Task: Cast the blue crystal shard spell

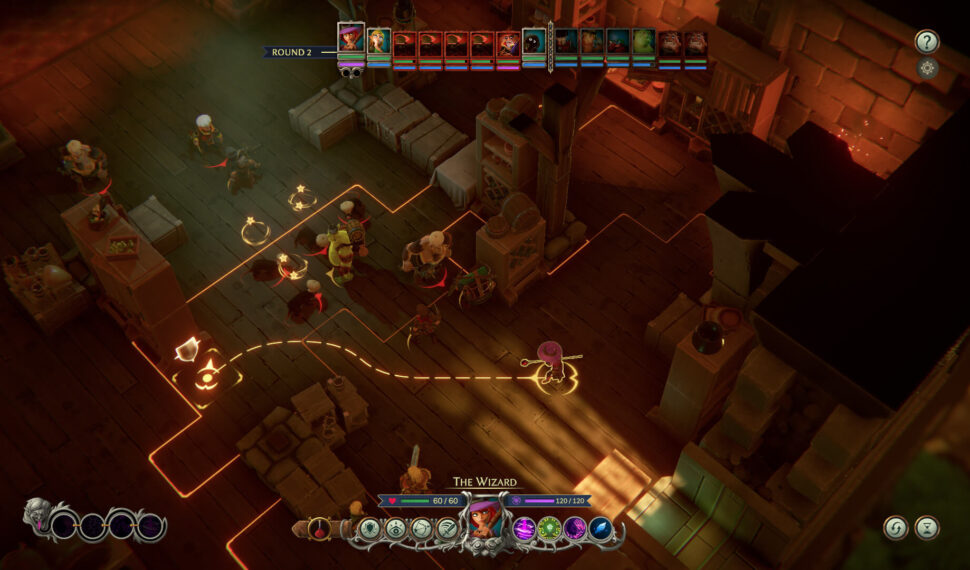Action: point(601,529)
